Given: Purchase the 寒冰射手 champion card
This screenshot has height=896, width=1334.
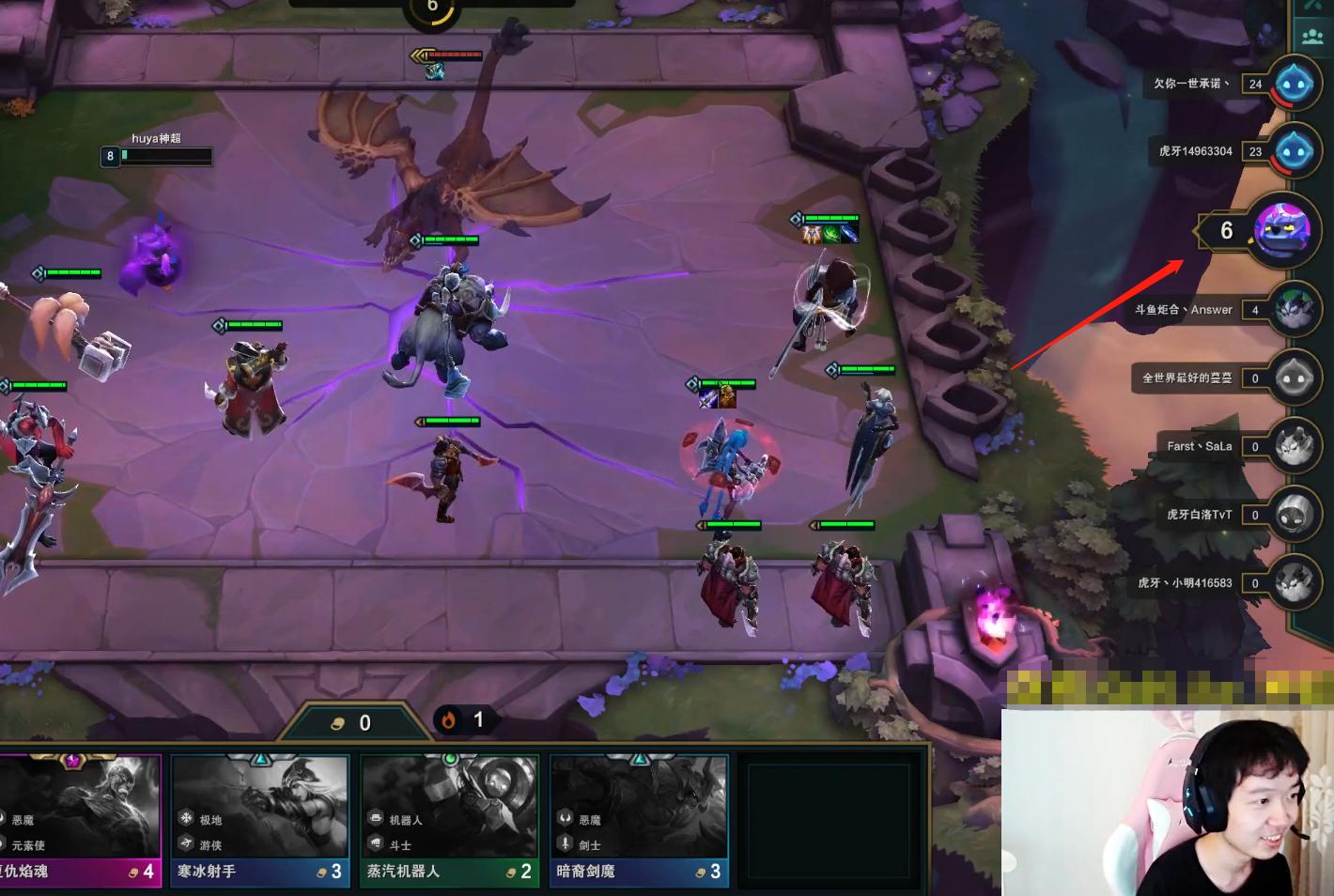Looking at the screenshot, I should tap(260, 819).
